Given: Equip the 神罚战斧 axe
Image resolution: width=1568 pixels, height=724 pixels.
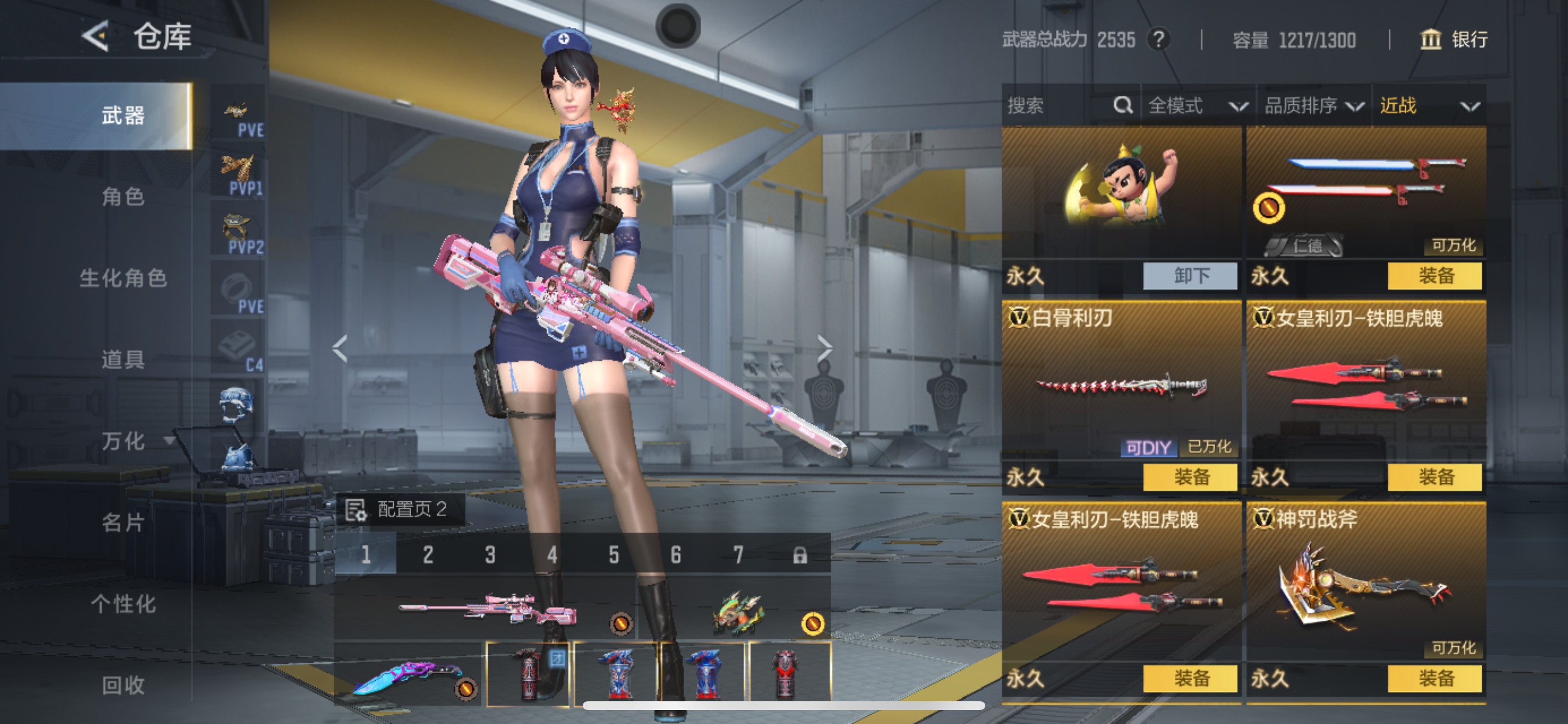Looking at the screenshot, I should tap(1434, 679).
